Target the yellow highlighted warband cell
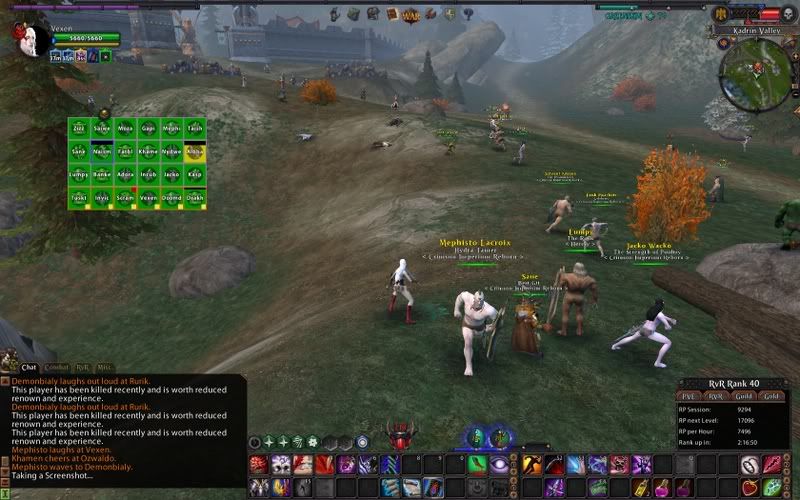 195,152
